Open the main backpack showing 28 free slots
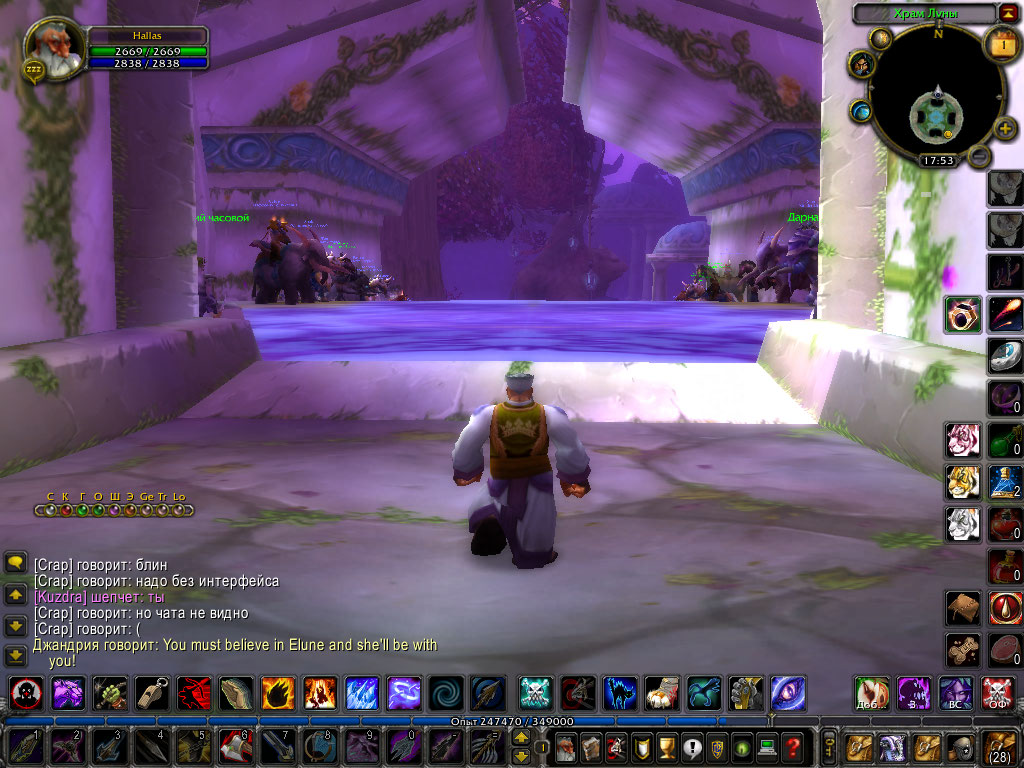The height and width of the screenshot is (768, 1024). pos(1000,746)
